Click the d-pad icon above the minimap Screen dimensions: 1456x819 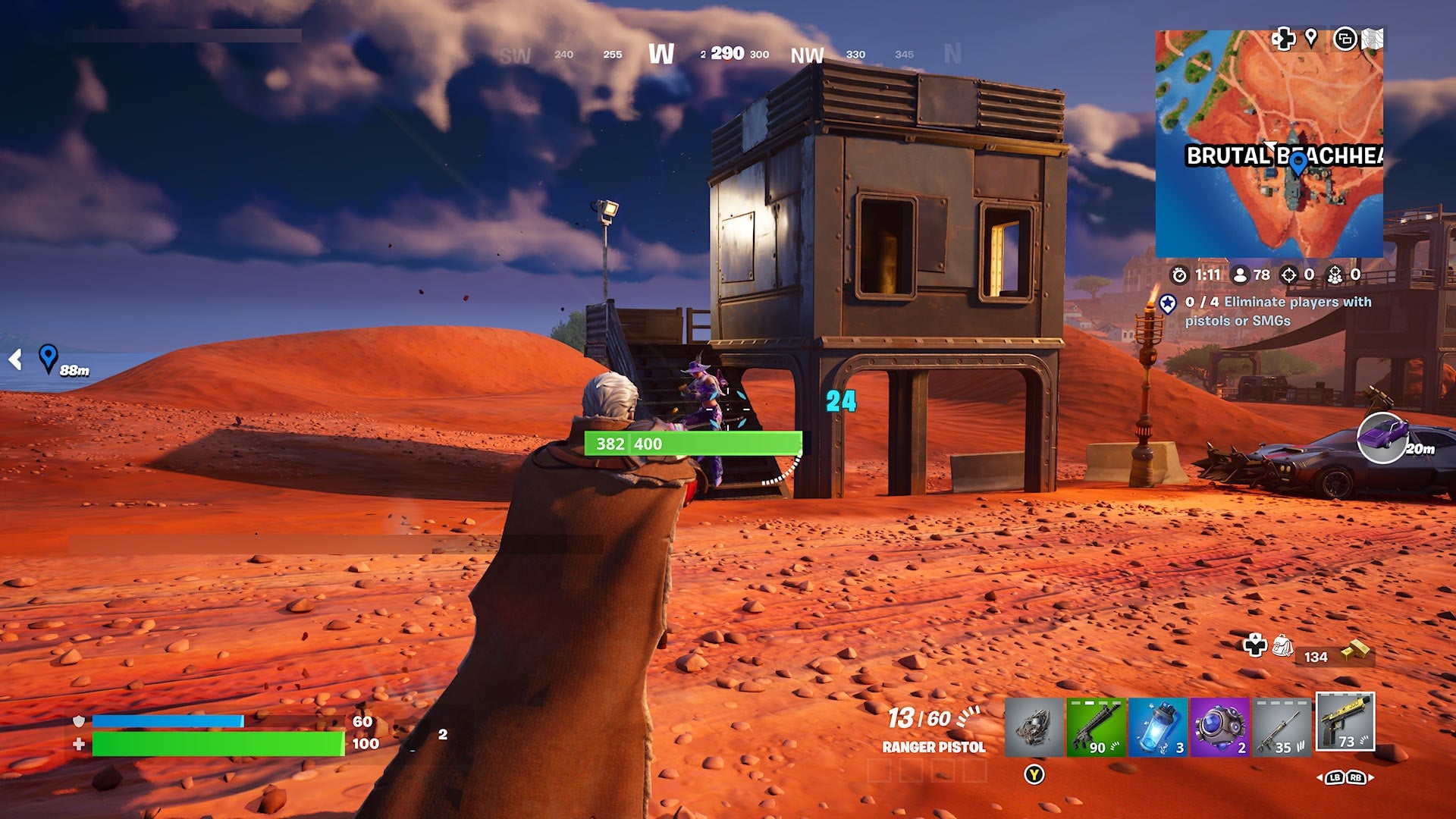pyautogui.click(x=1283, y=39)
